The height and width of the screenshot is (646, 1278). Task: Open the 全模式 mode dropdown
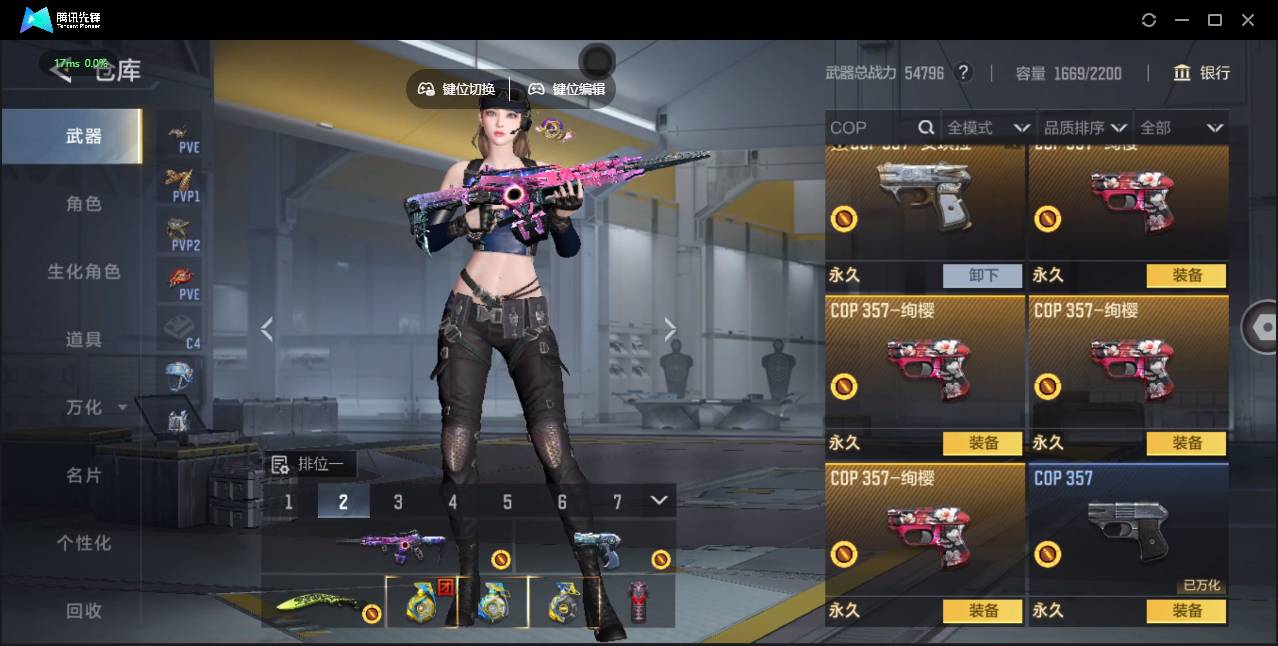[x=988, y=128]
